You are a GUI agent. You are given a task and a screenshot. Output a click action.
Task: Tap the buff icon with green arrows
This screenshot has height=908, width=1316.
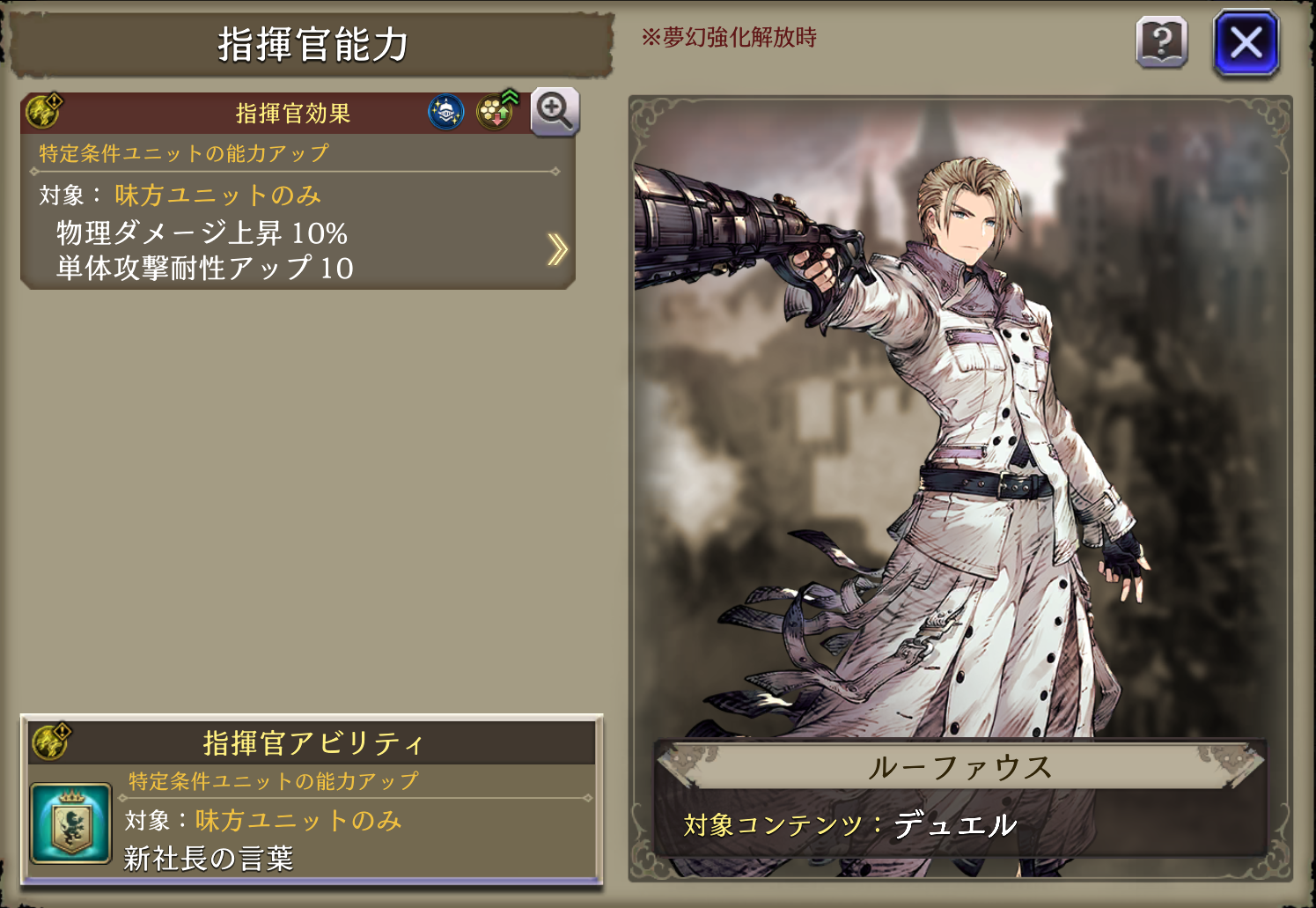(497, 110)
